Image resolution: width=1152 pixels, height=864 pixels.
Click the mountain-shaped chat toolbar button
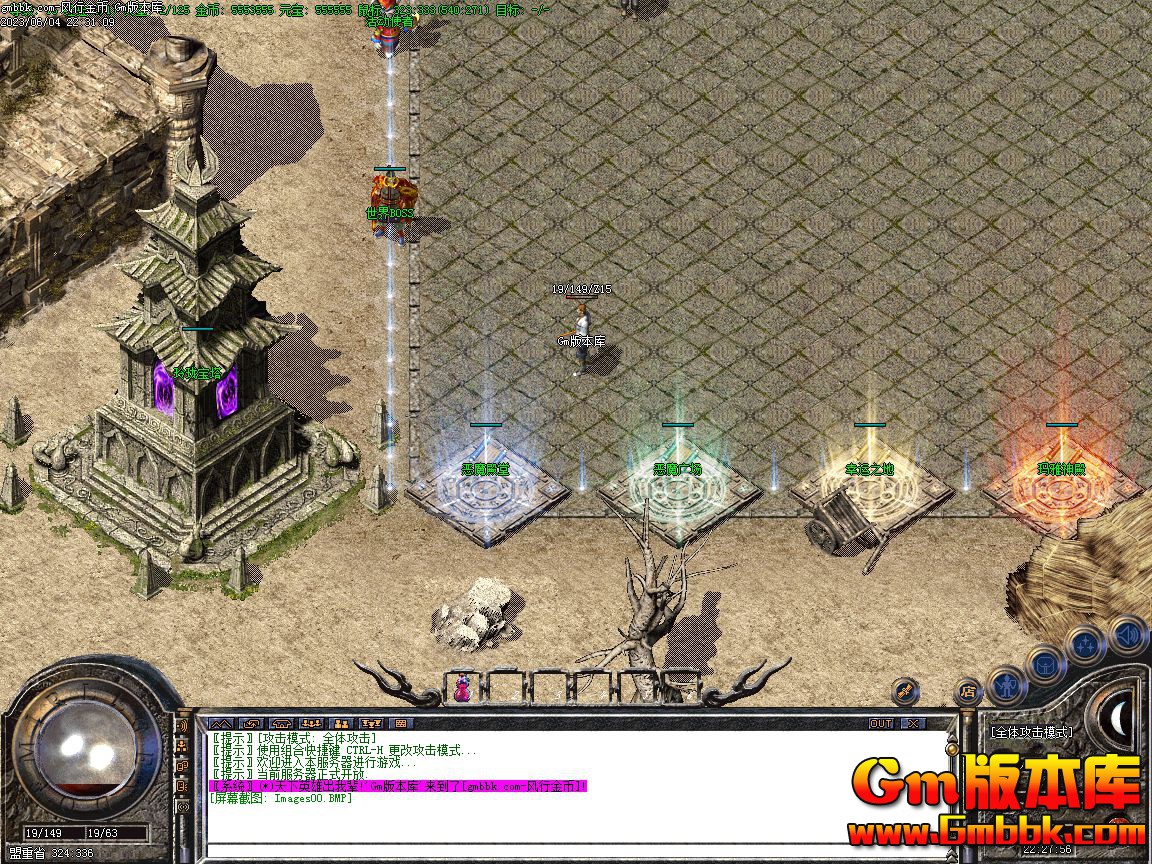coord(221,723)
